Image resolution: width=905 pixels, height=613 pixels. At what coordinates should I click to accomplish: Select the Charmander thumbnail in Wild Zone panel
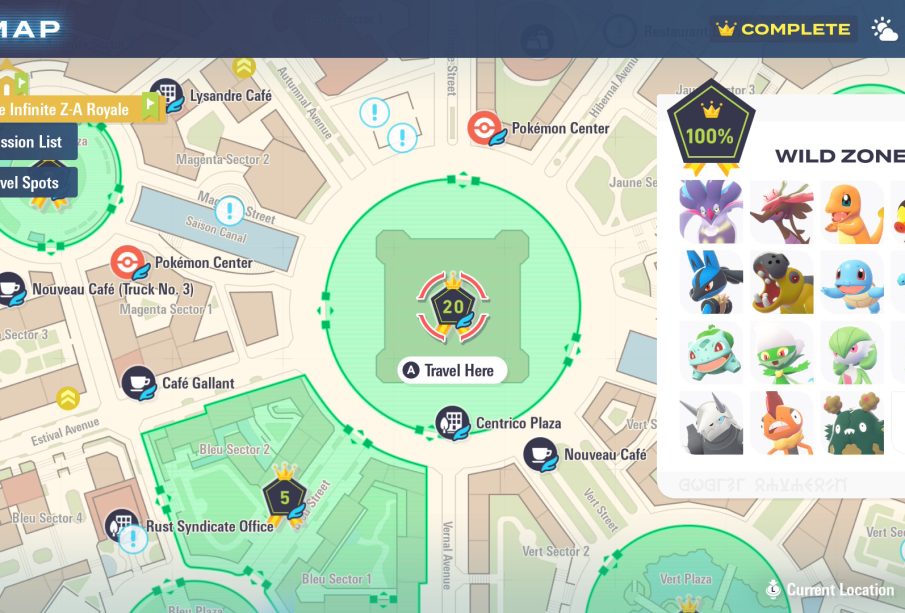[853, 212]
